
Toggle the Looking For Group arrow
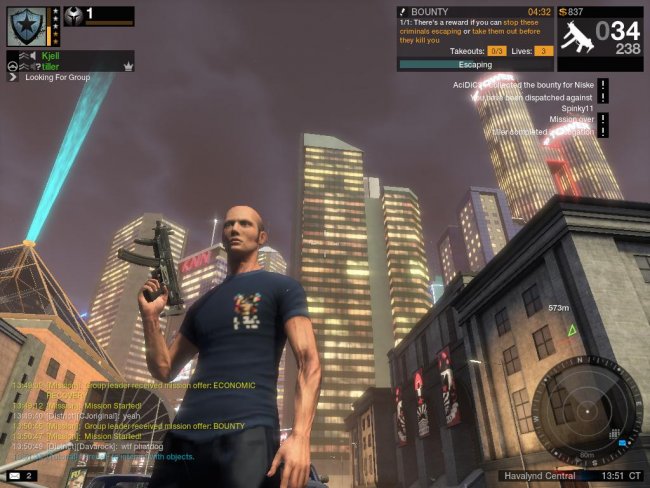point(13,77)
